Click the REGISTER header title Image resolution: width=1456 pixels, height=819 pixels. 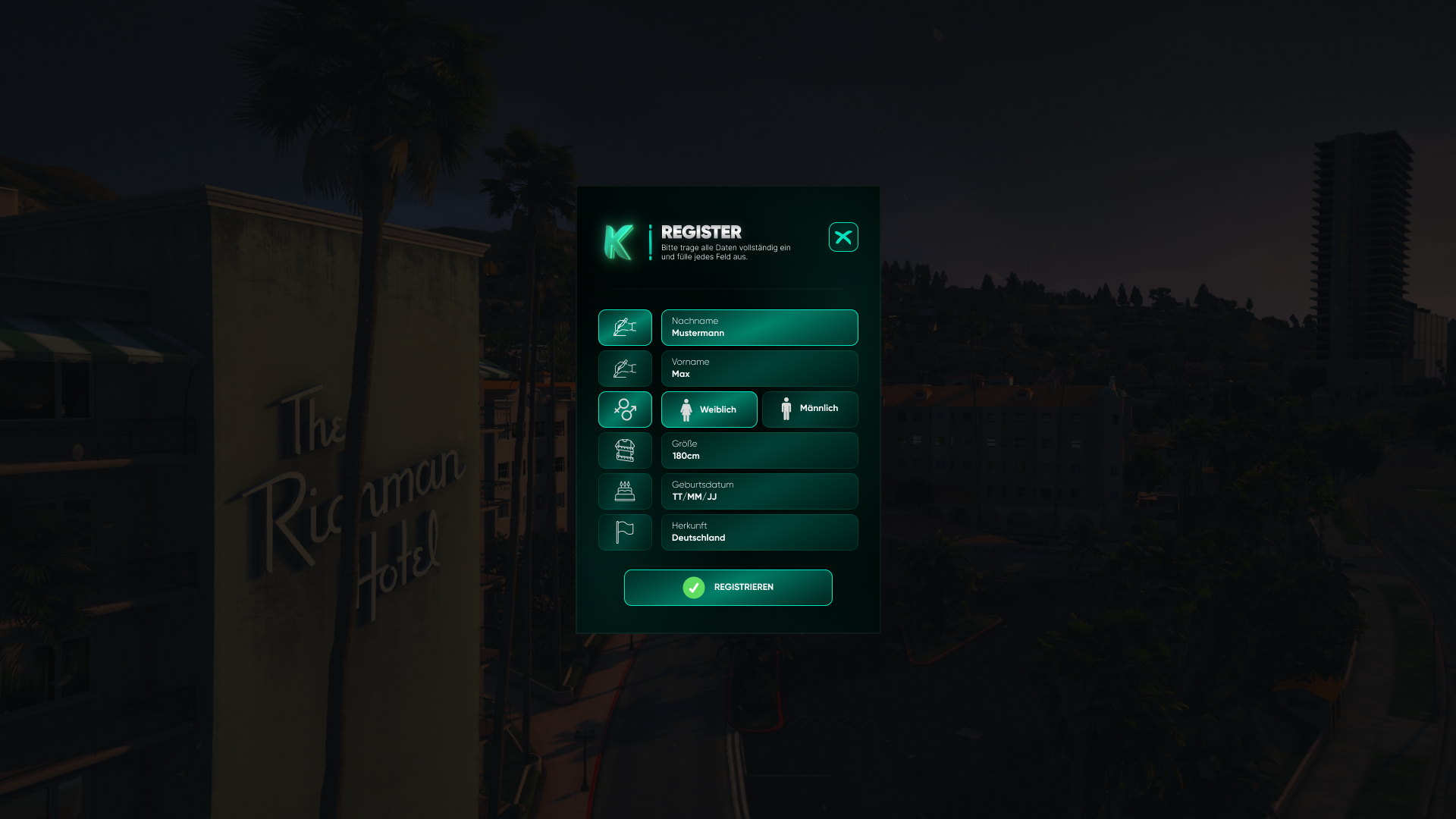point(701,233)
